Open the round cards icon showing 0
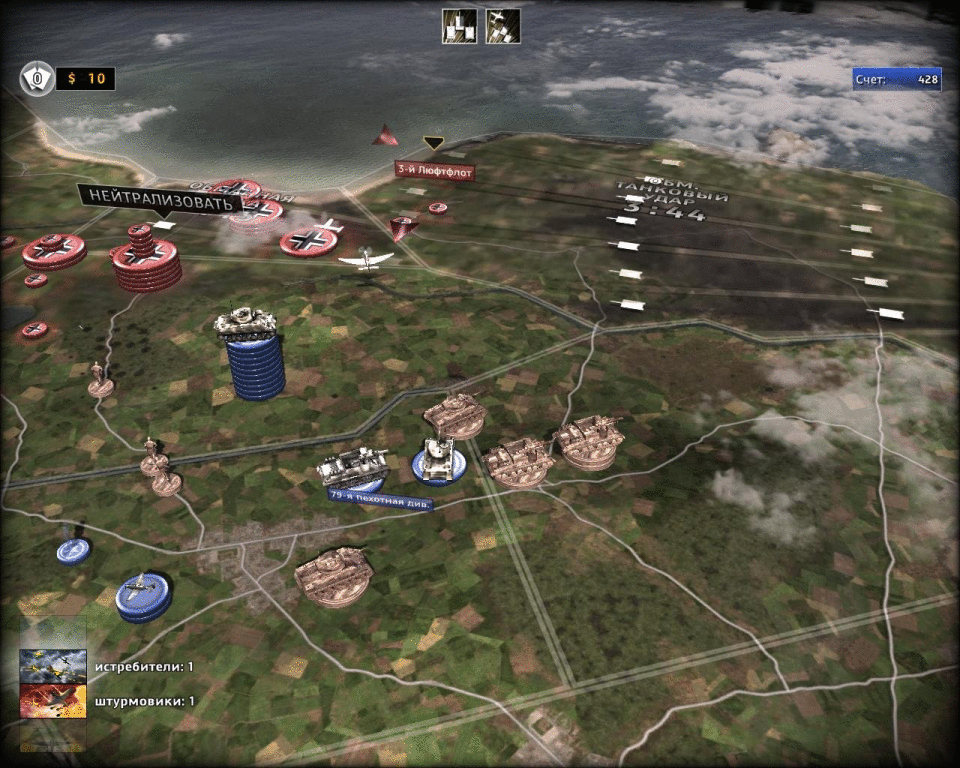The height and width of the screenshot is (768, 960). (38, 77)
